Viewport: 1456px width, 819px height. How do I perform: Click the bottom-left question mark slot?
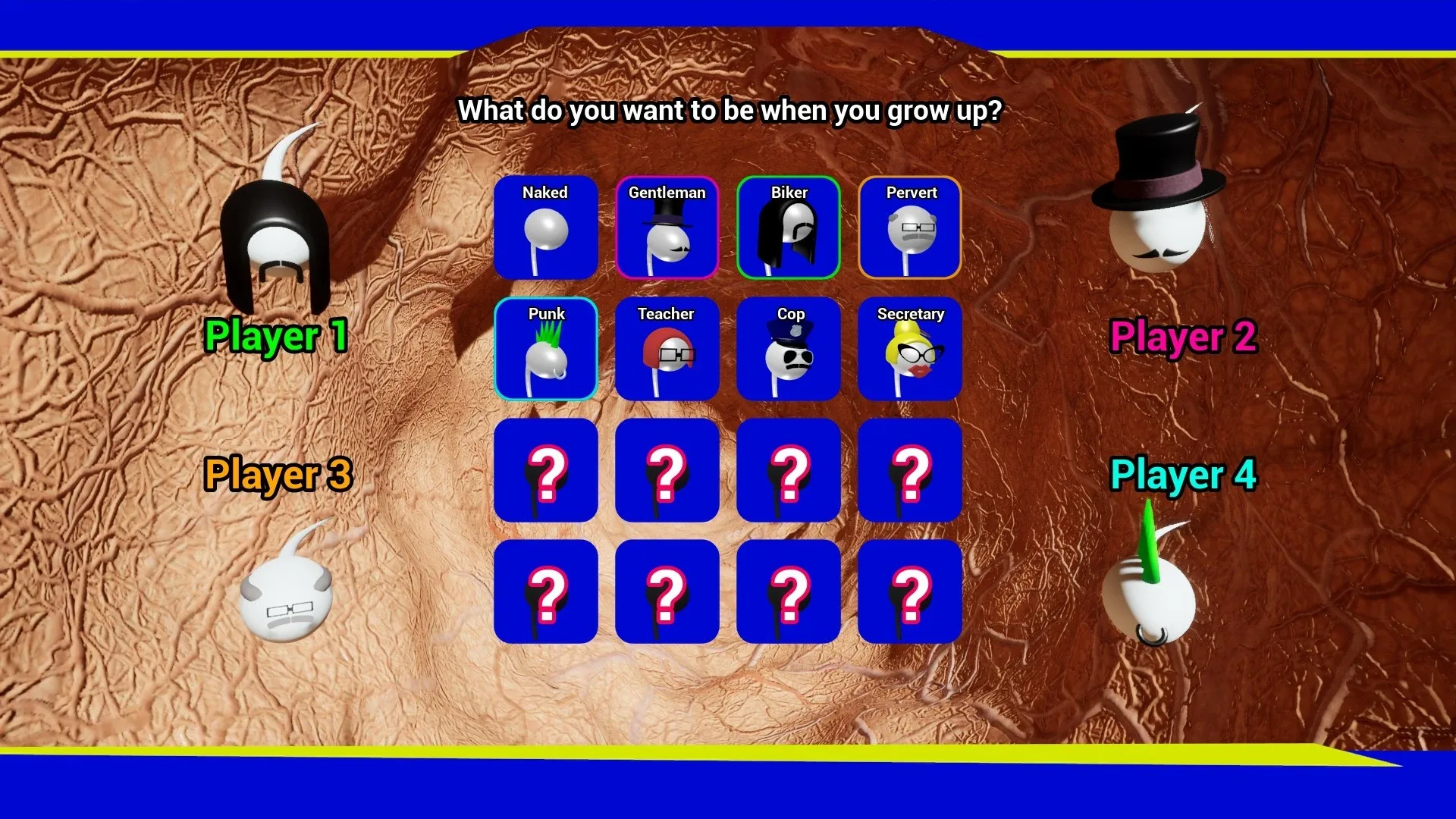coord(545,593)
